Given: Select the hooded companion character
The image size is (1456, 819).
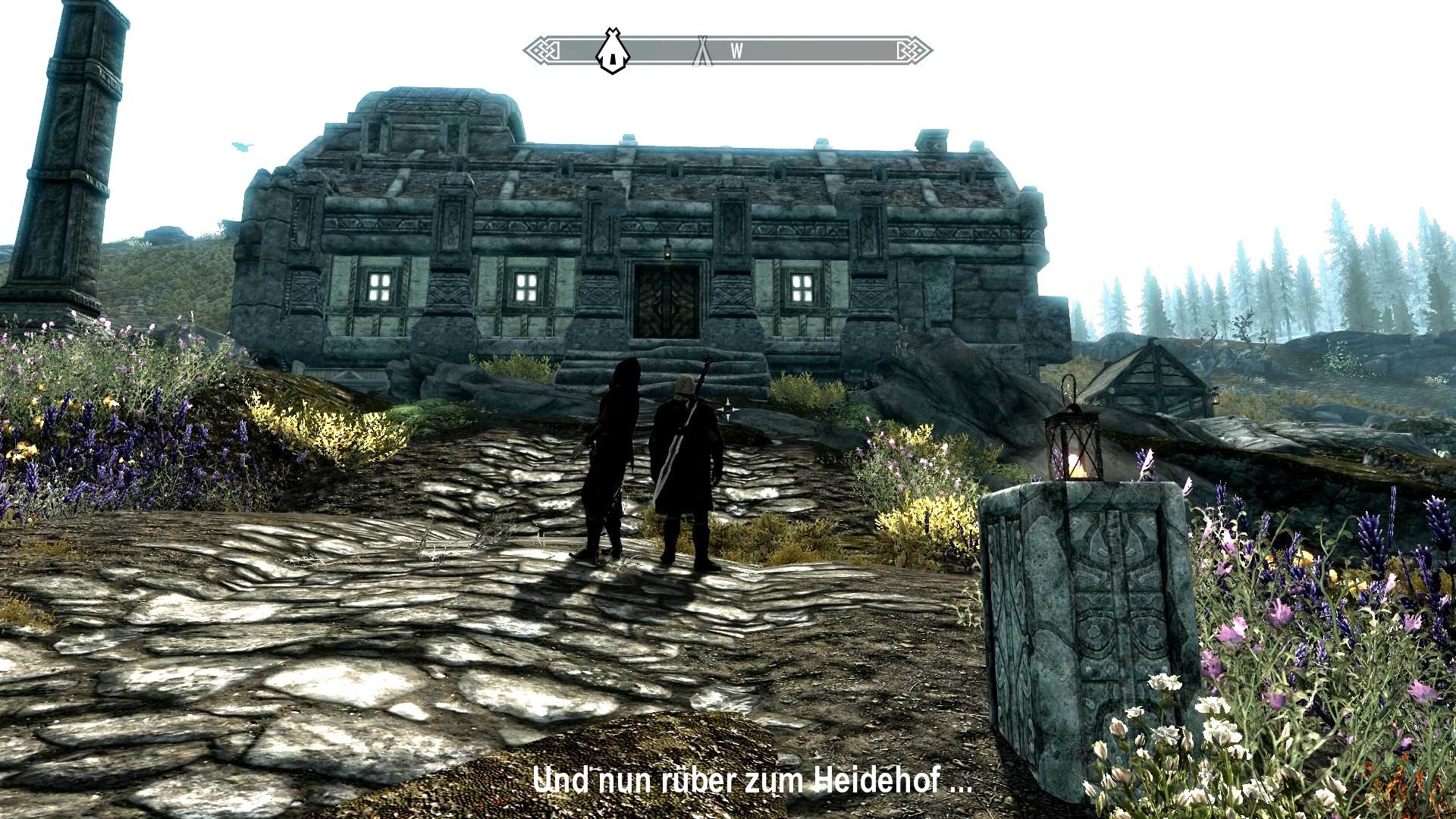Looking at the screenshot, I should point(607,455).
